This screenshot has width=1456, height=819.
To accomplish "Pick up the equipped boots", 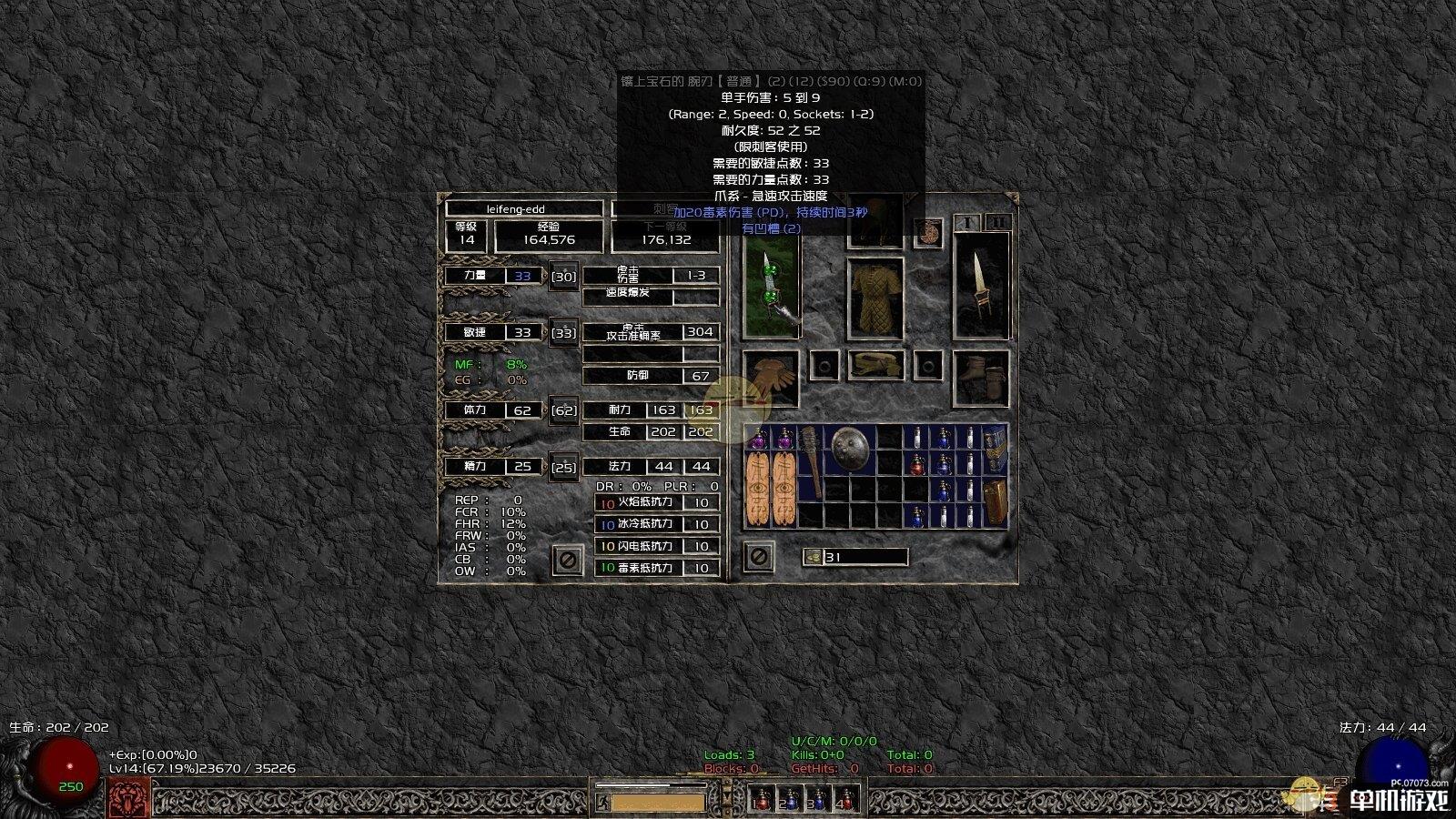I will click(x=981, y=378).
